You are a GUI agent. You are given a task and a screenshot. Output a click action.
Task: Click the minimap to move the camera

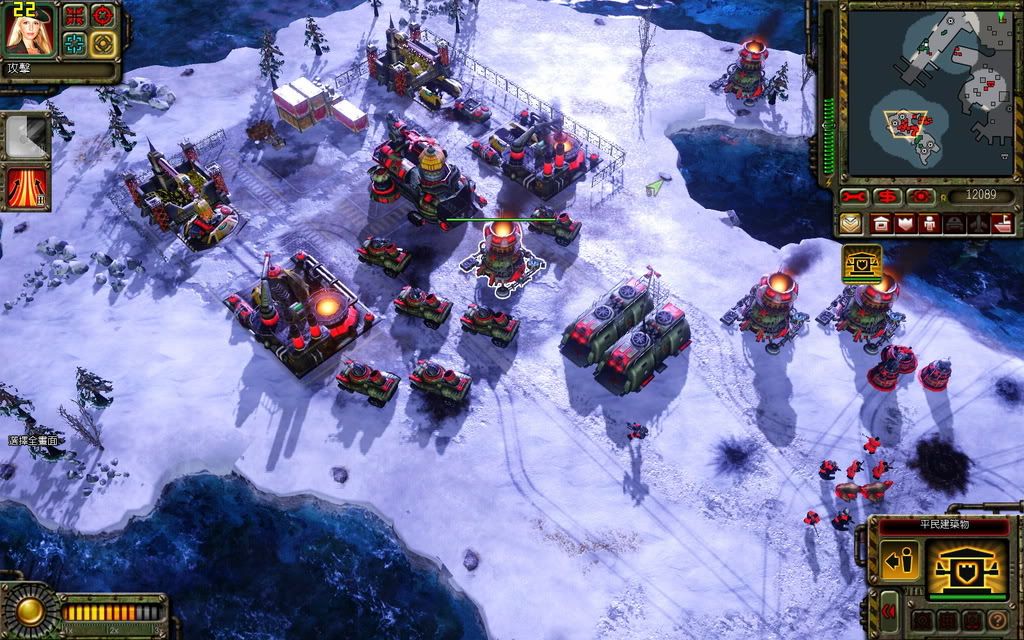[926, 90]
